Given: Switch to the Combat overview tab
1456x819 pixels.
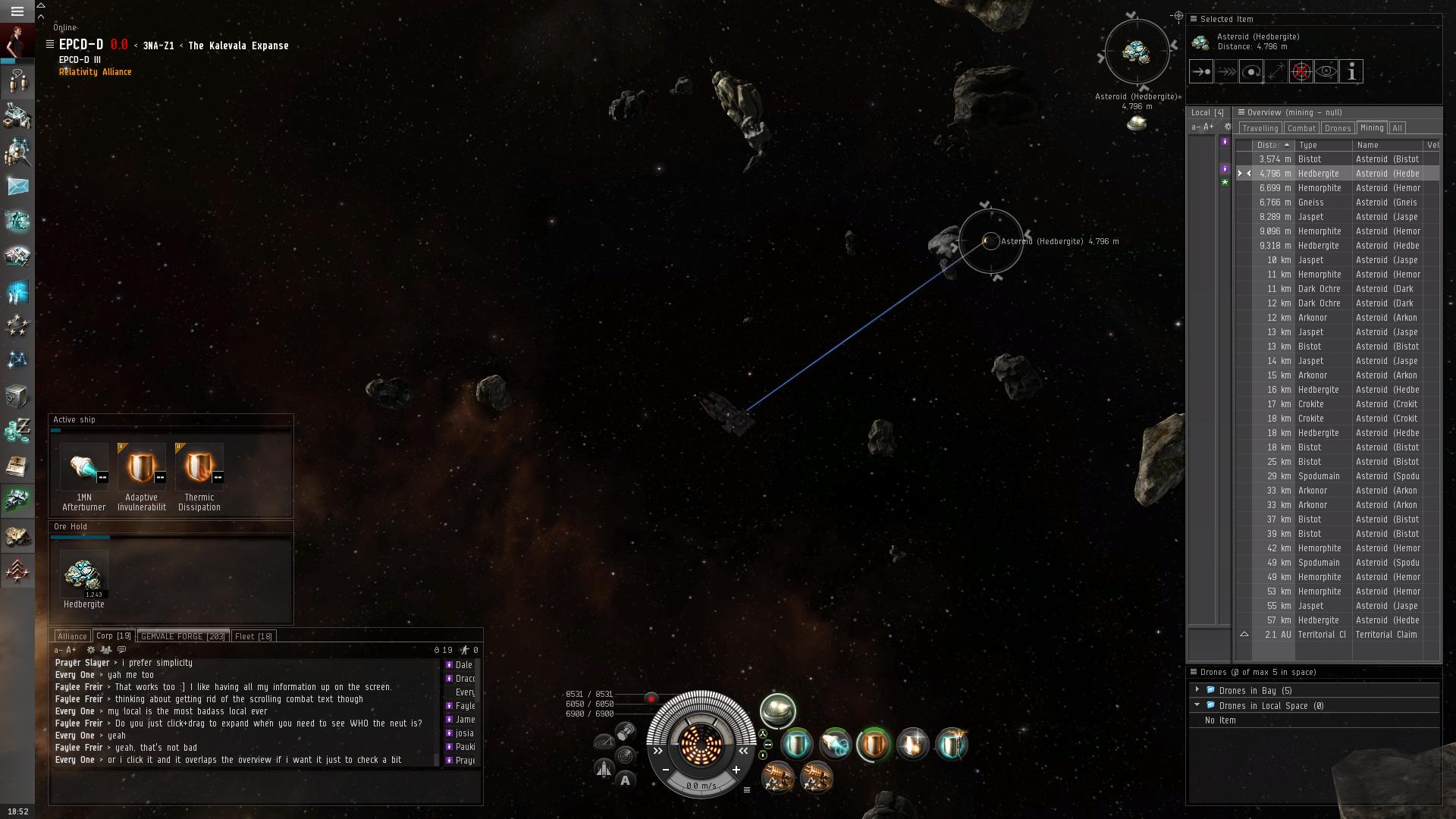Looking at the screenshot, I should coord(1301,128).
